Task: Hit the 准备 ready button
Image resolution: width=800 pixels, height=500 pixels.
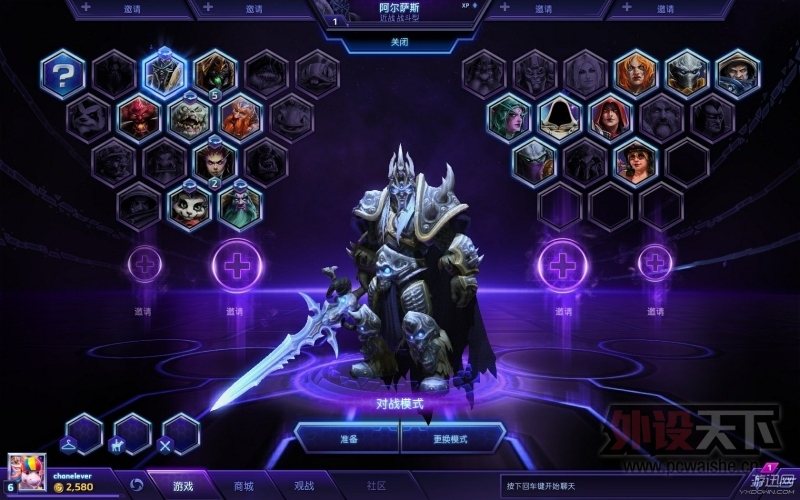Action: (346, 438)
